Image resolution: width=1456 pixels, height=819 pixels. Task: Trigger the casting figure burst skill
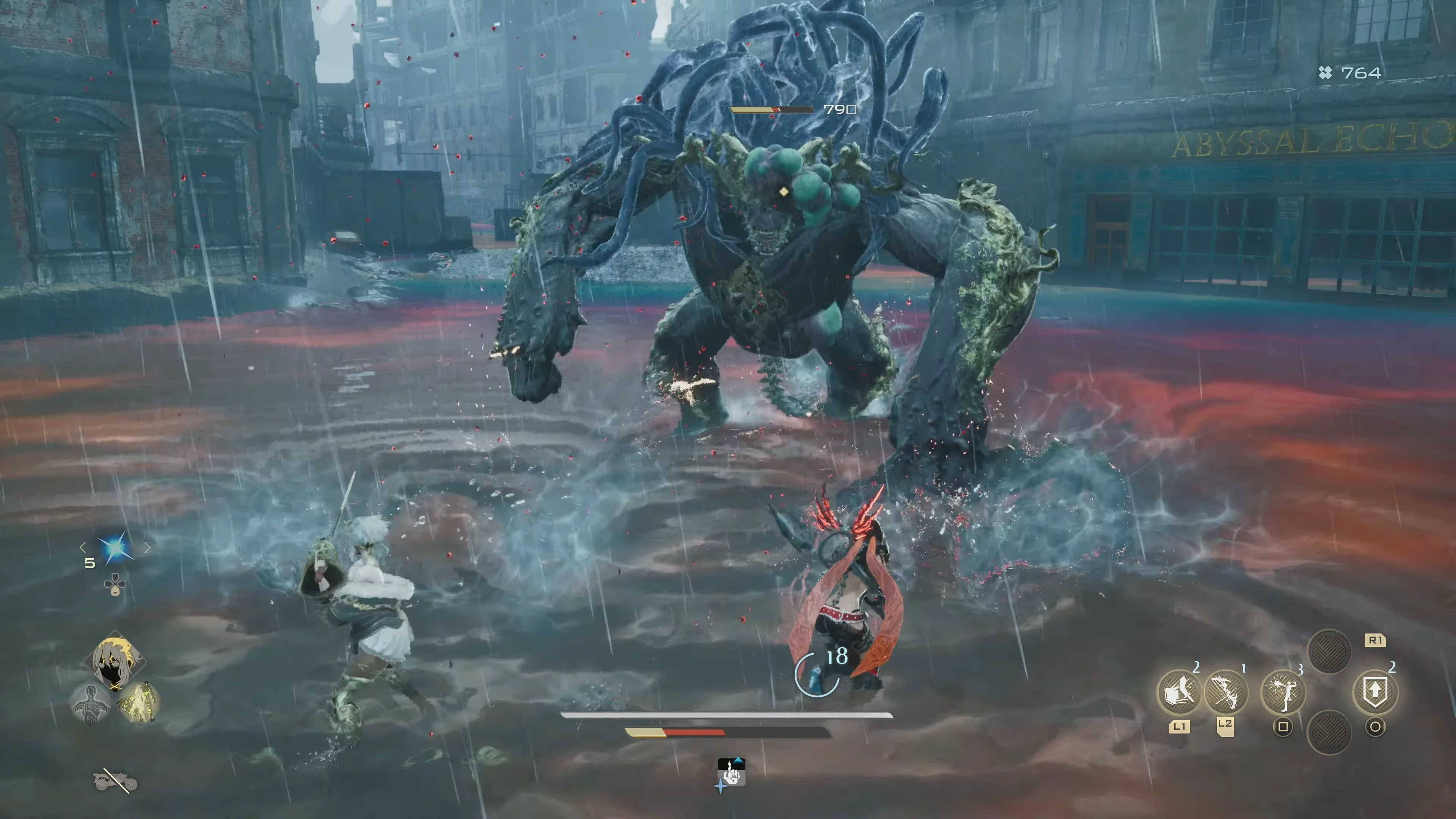pos(1283,691)
